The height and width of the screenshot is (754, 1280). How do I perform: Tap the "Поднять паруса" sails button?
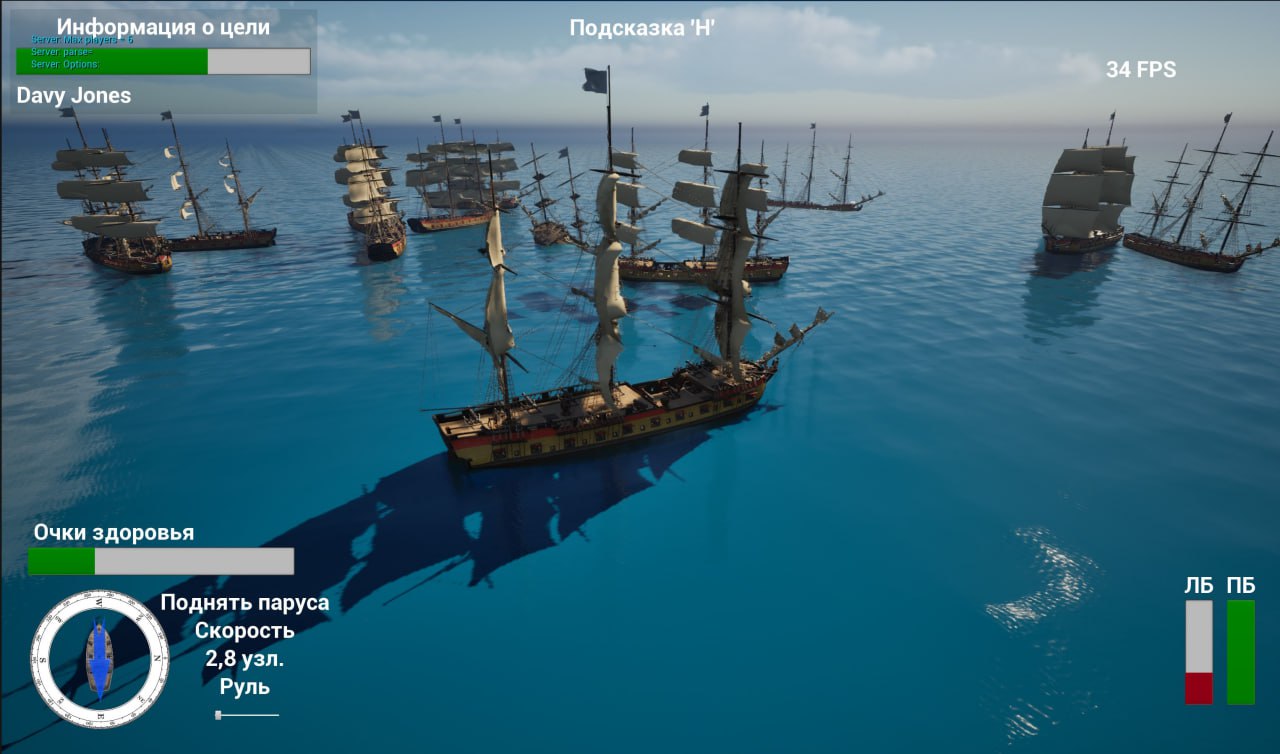pyautogui.click(x=244, y=603)
